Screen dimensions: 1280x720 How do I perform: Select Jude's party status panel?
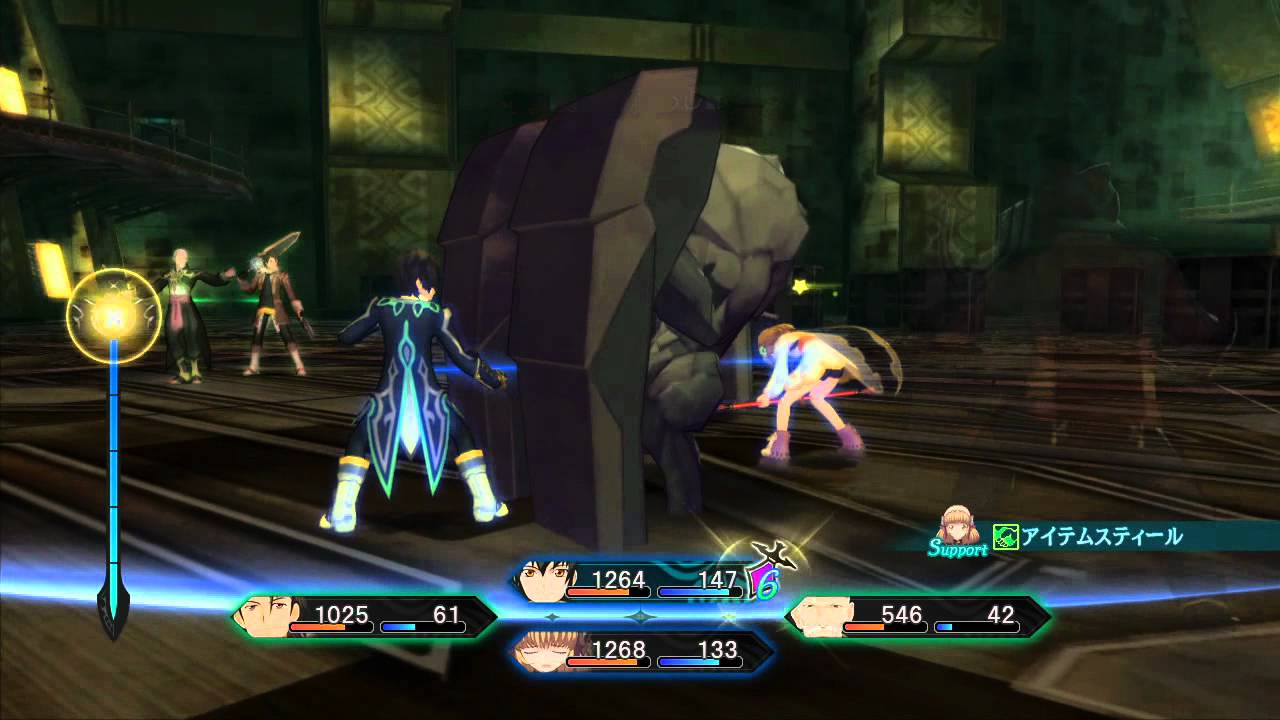640,582
